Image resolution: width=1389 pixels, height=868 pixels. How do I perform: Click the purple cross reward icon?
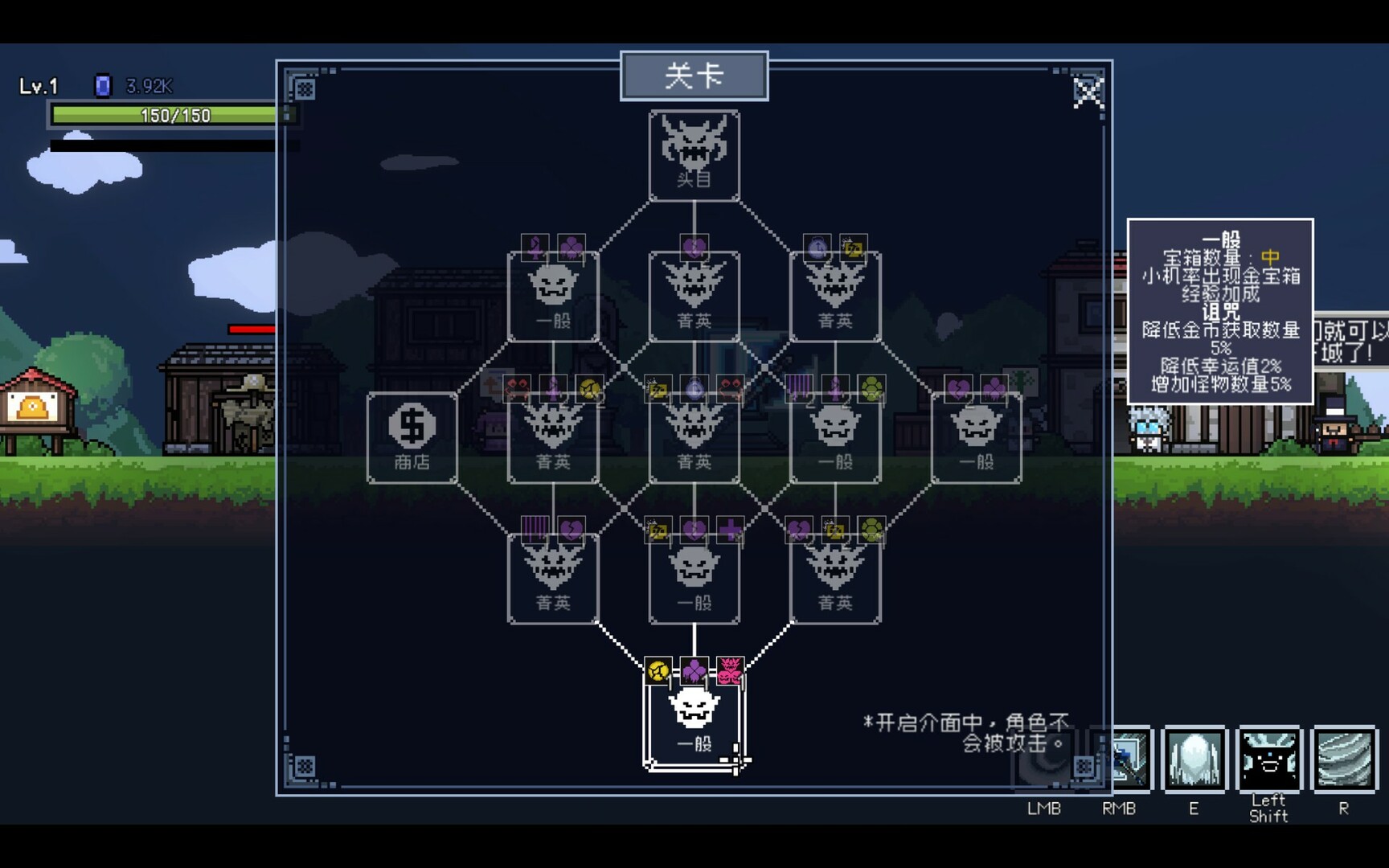click(731, 532)
